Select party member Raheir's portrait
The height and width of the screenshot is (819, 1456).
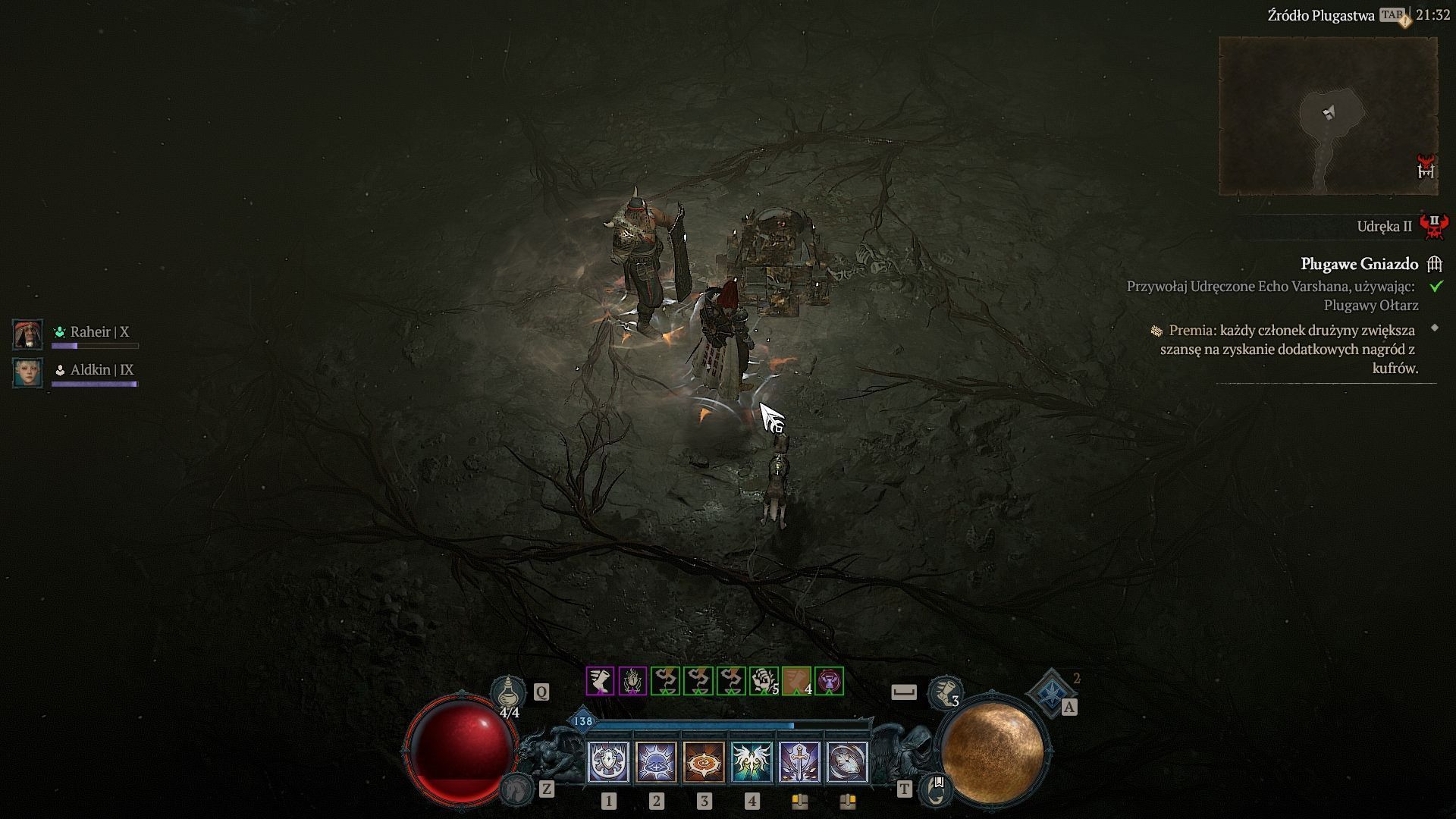(x=28, y=334)
